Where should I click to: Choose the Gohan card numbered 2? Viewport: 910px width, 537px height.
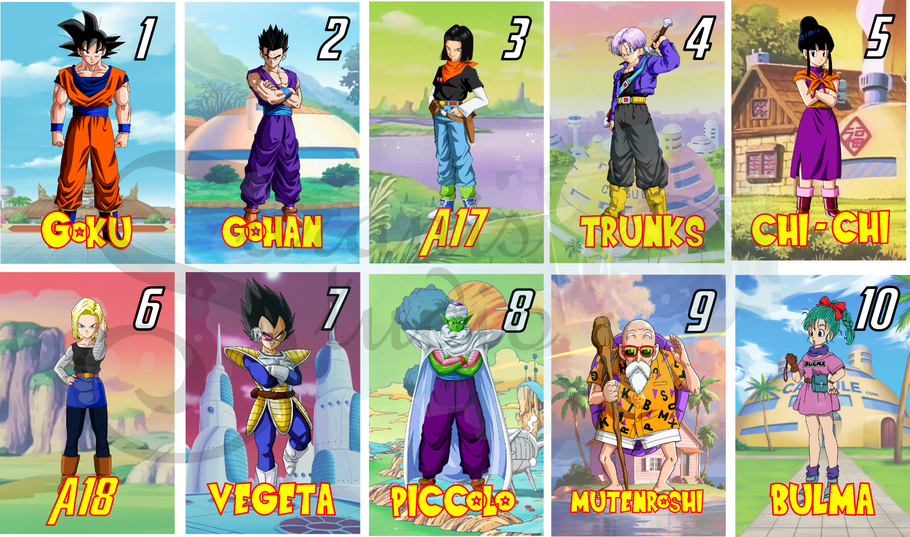point(272,132)
